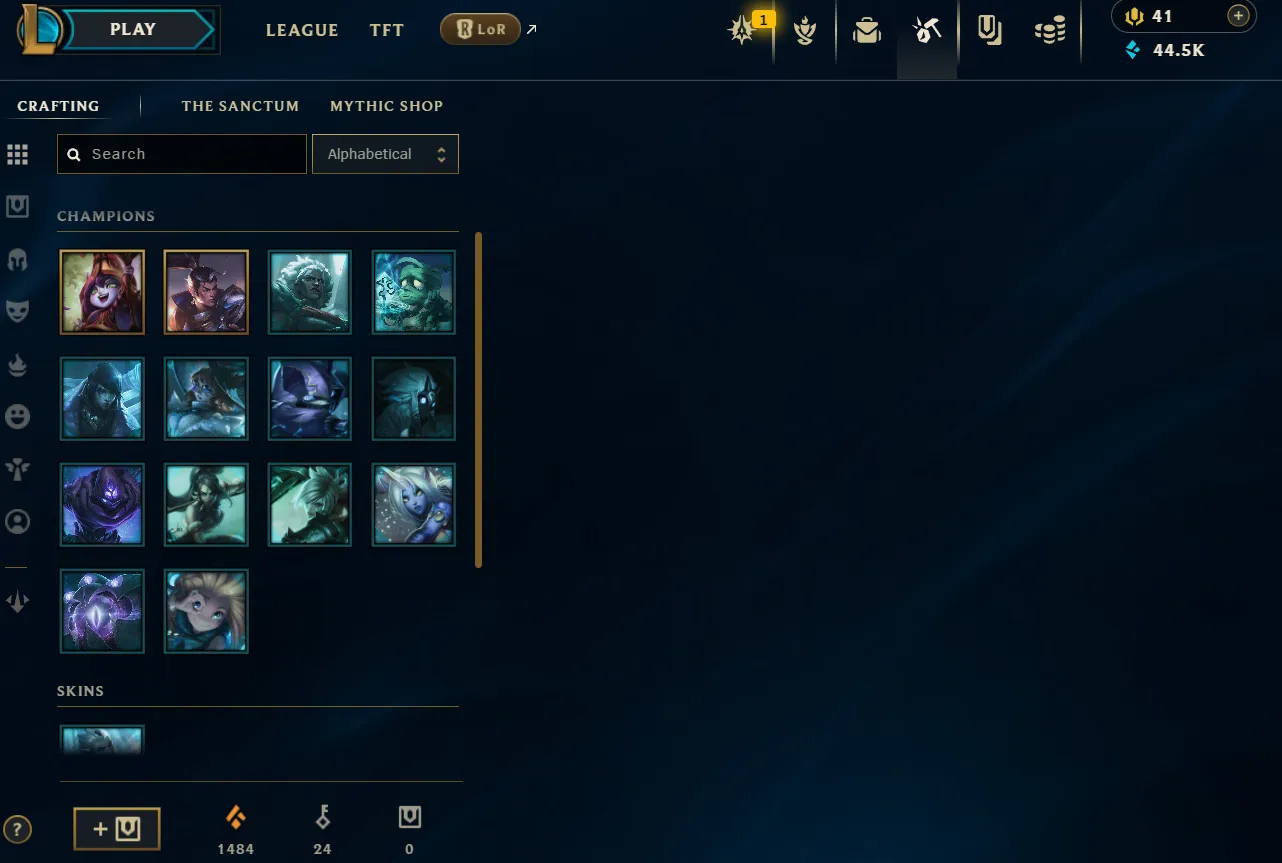Image resolution: width=1282 pixels, height=863 pixels.
Task: Select the Kindred champion shard
Action: click(x=414, y=398)
